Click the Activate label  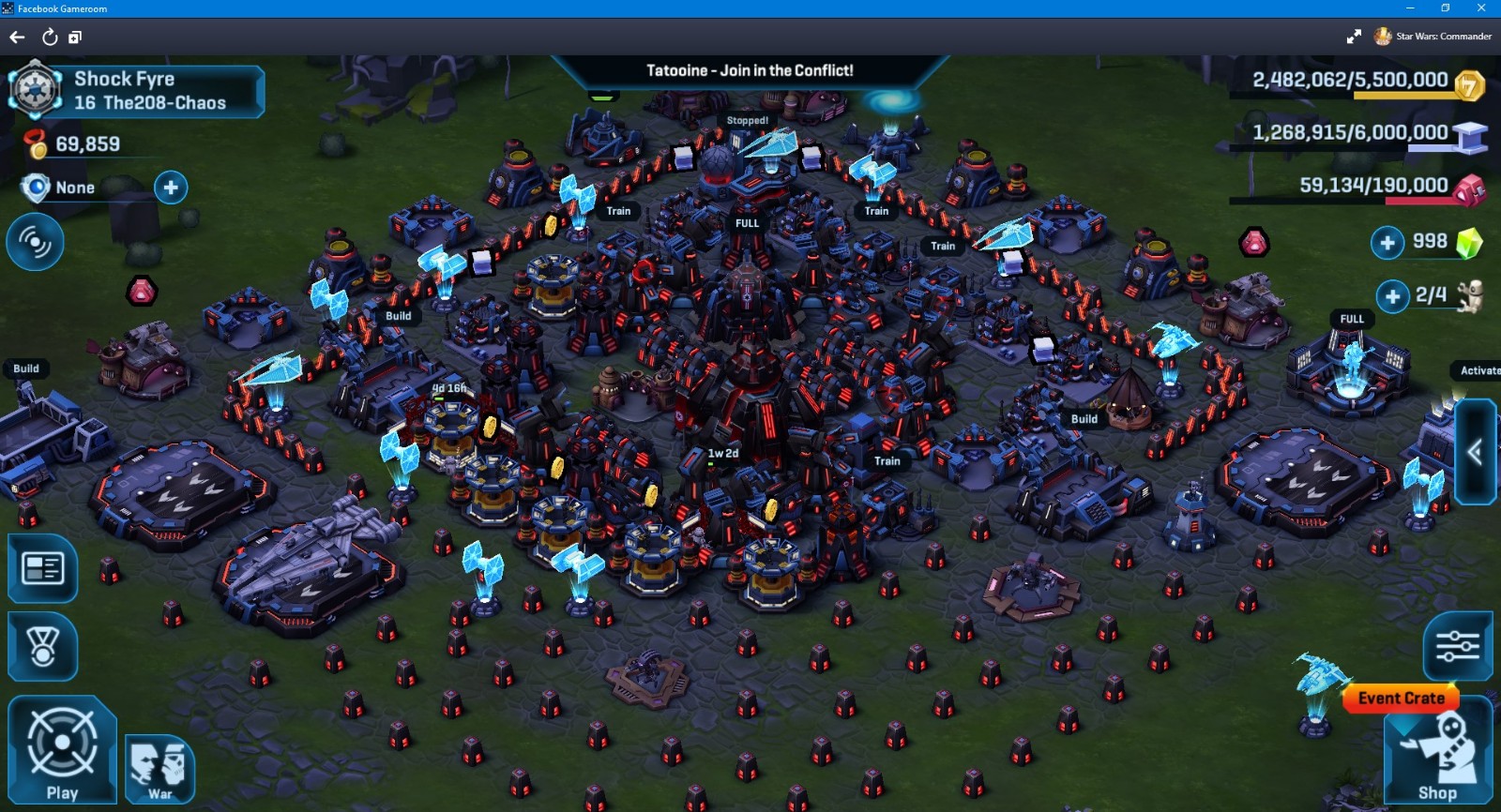point(1479,370)
